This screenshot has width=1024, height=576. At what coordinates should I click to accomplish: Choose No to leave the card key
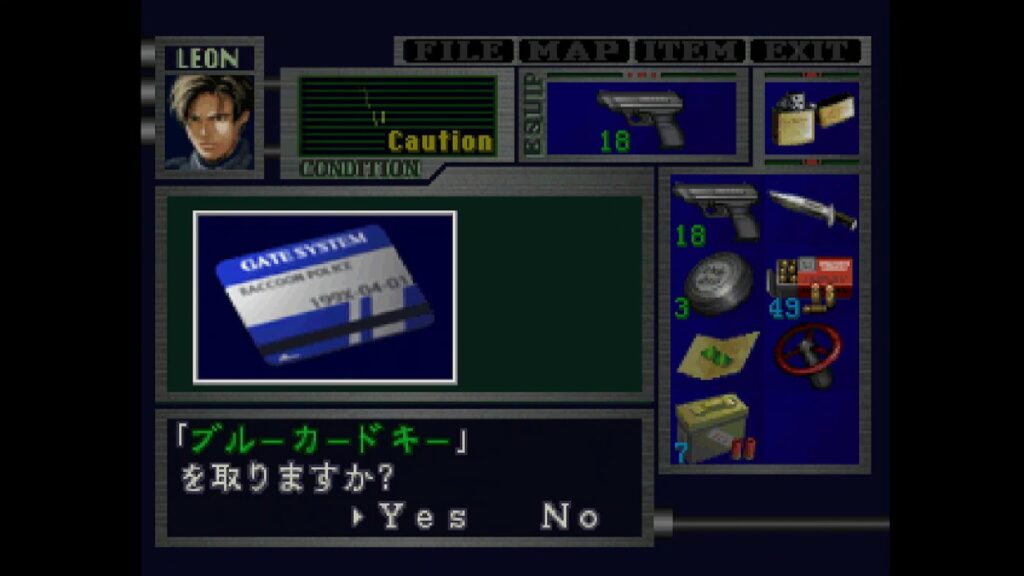click(570, 516)
